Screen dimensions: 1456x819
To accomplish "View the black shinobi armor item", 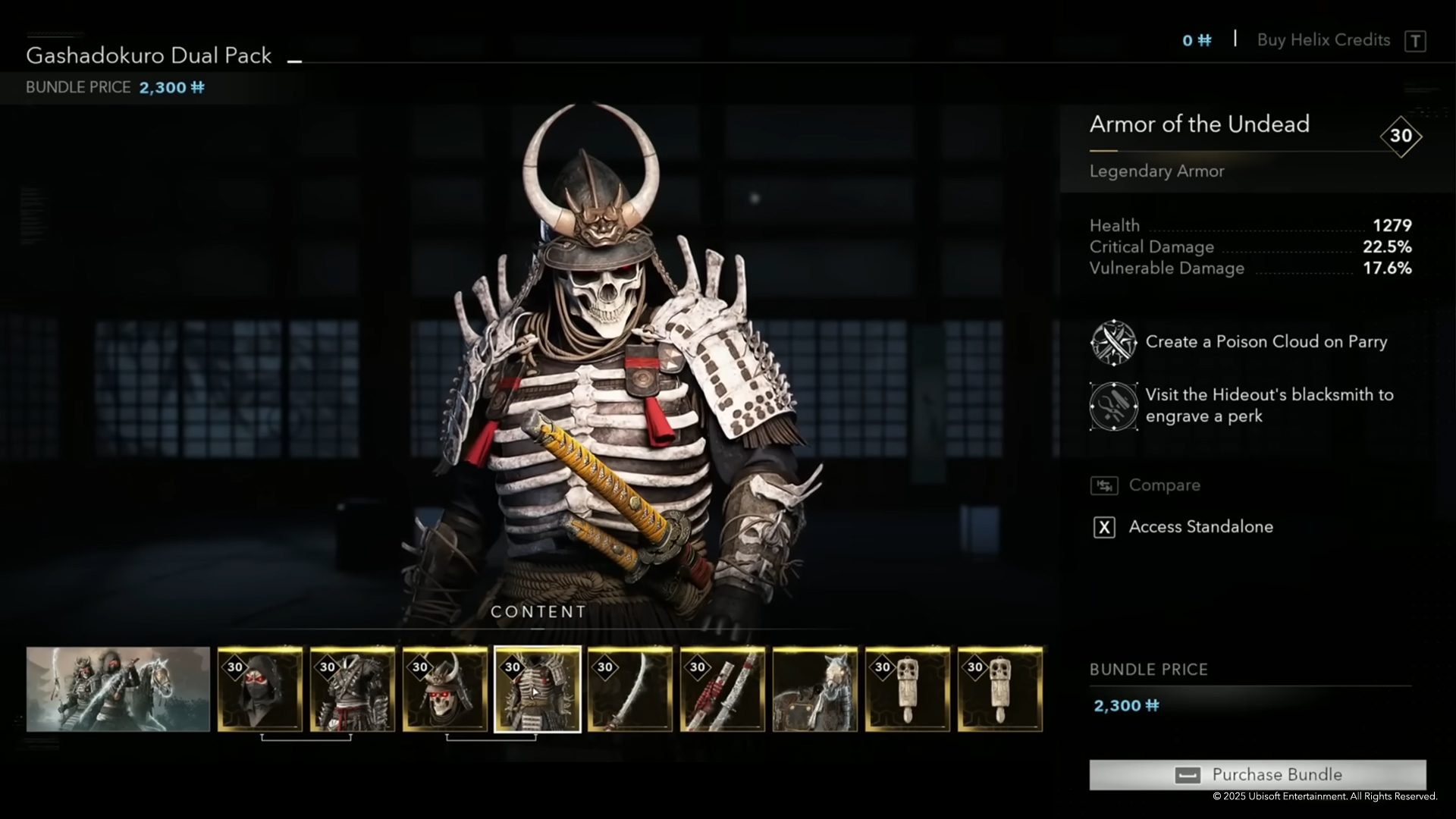I will click(x=353, y=689).
